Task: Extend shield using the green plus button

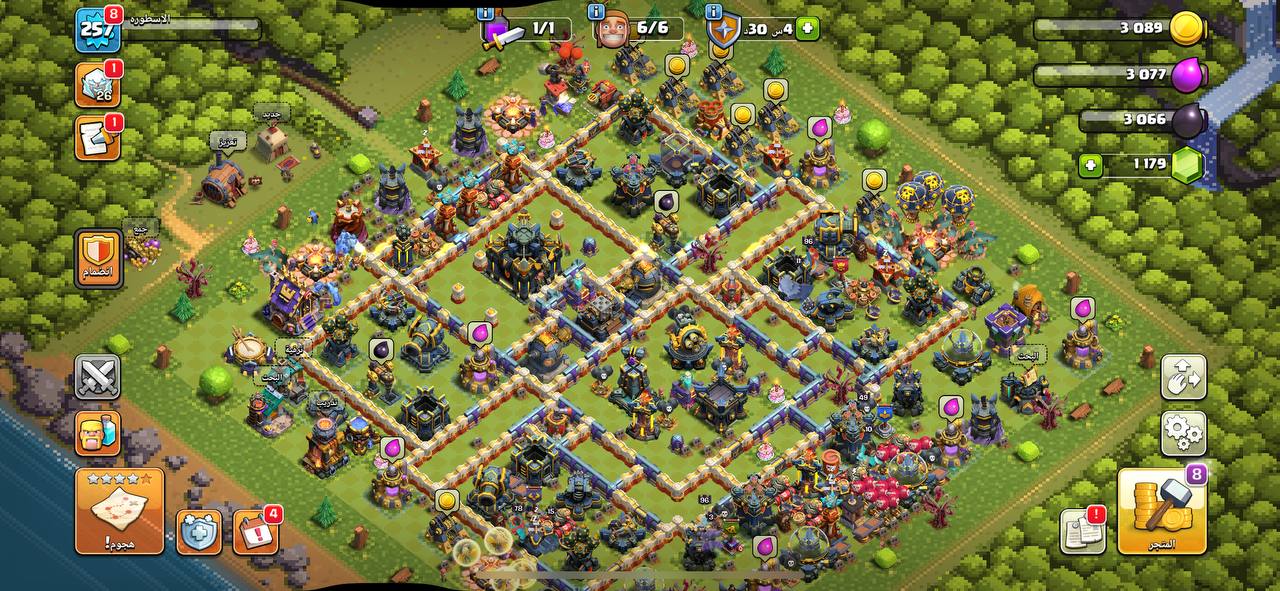Action: coord(808,28)
